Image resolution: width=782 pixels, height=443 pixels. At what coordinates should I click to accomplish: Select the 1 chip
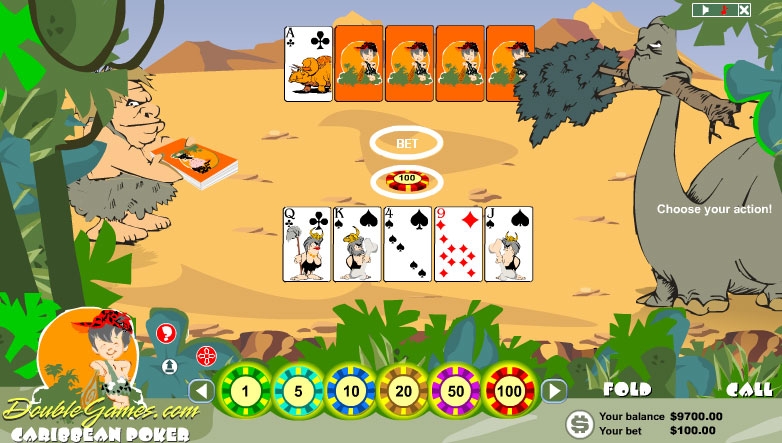pos(247,390)
